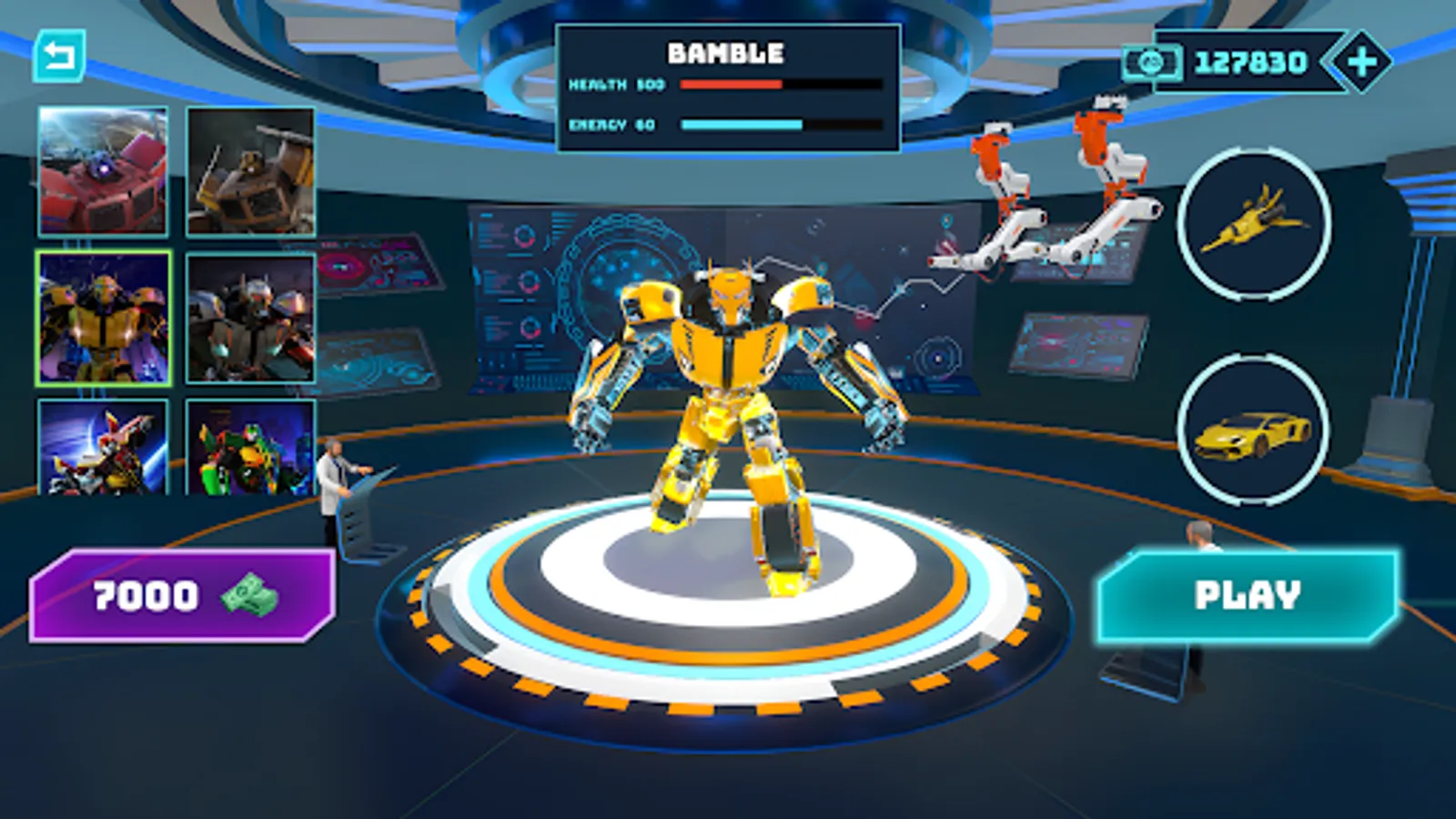
Task: Click the plus icon to add currency
Action: click(1360, 61)
